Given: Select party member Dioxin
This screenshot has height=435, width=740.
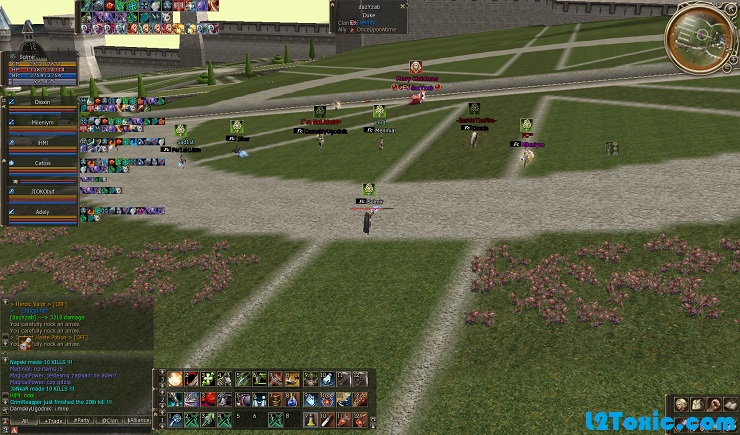Looking at the screenshot, I should click(42, 101).
